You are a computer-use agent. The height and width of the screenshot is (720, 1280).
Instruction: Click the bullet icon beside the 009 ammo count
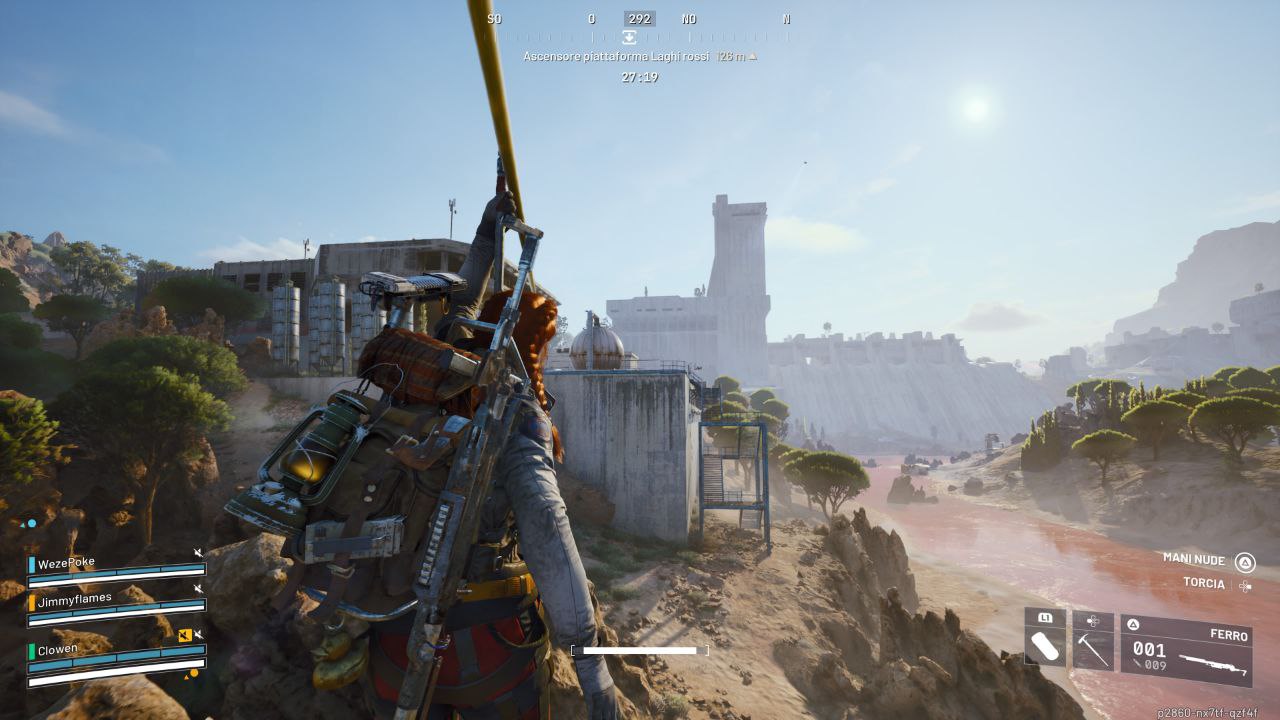pyautogui.click(x=1136, y=664)
